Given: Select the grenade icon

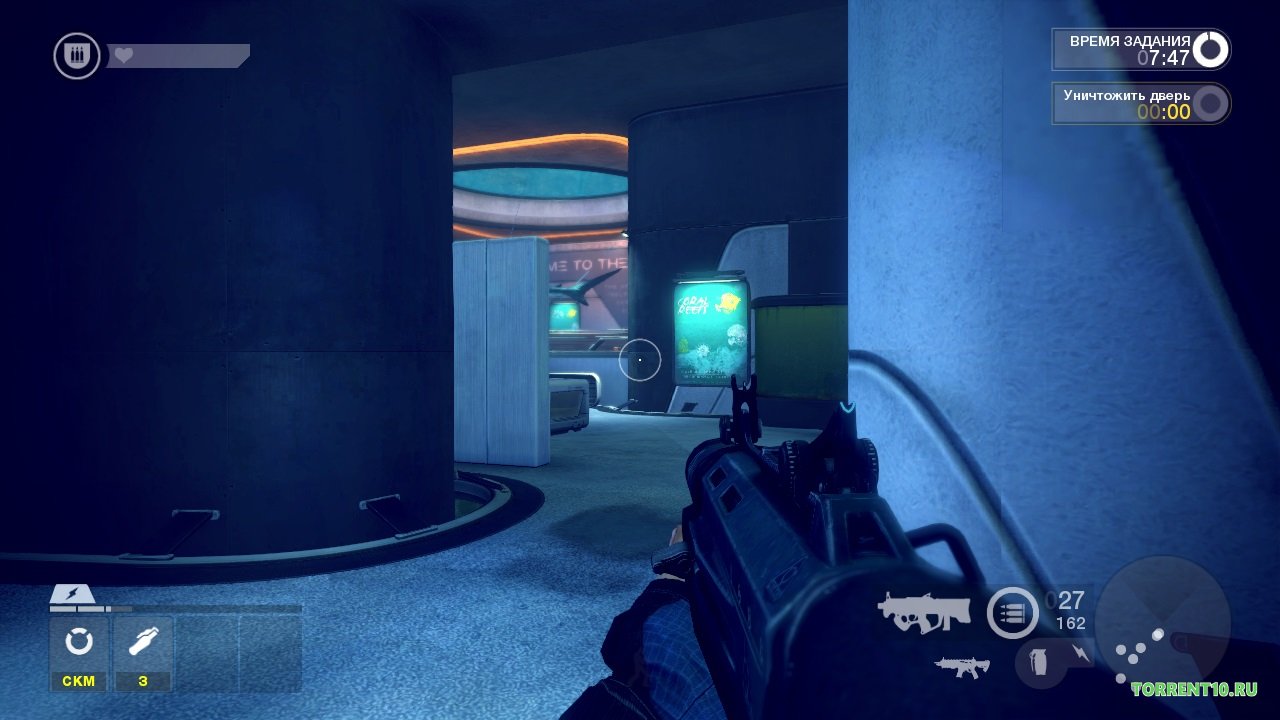Looking at the screenshot, I should 1040,663.
